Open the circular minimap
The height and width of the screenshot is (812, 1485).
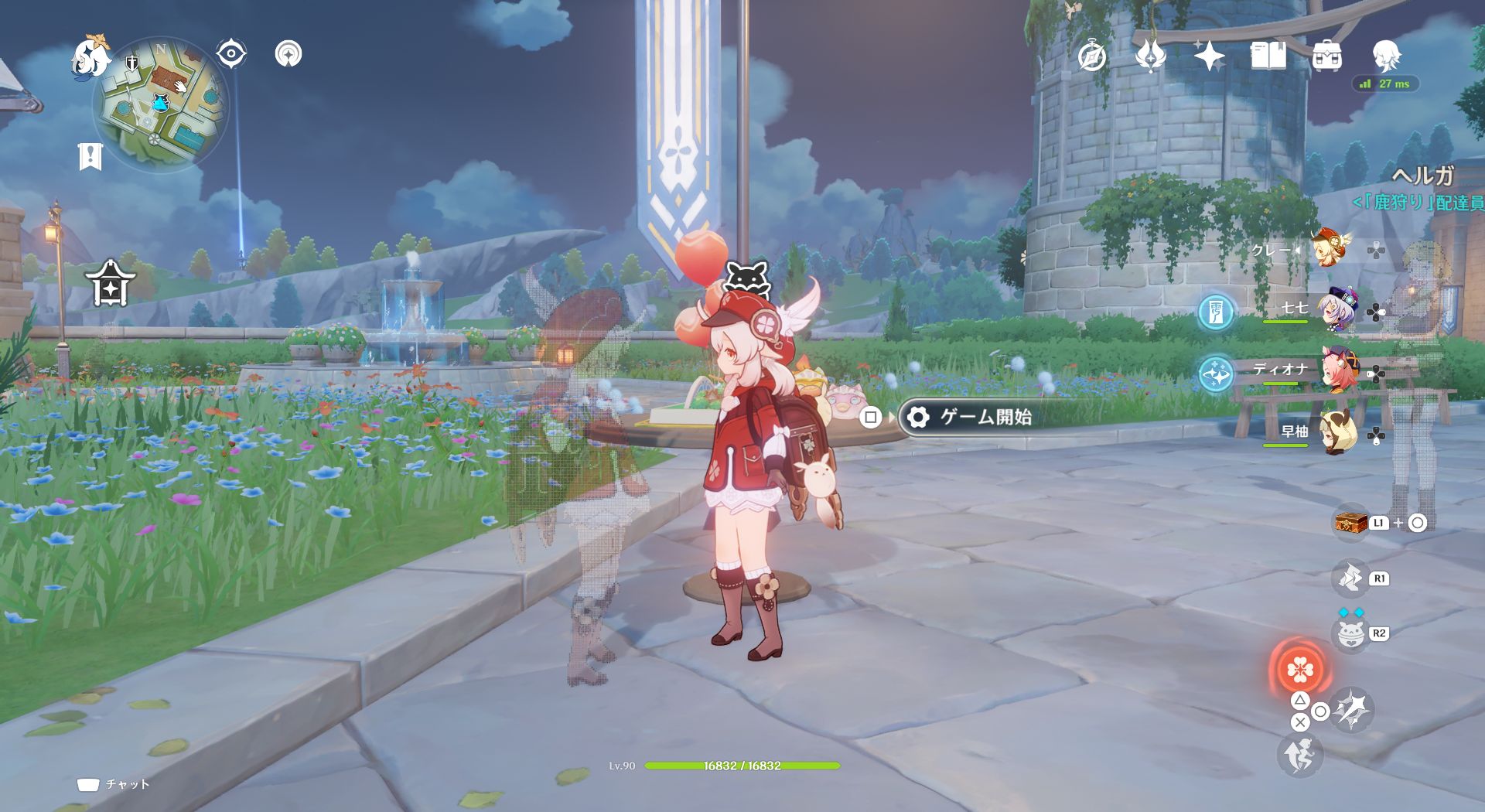(161, 104)
